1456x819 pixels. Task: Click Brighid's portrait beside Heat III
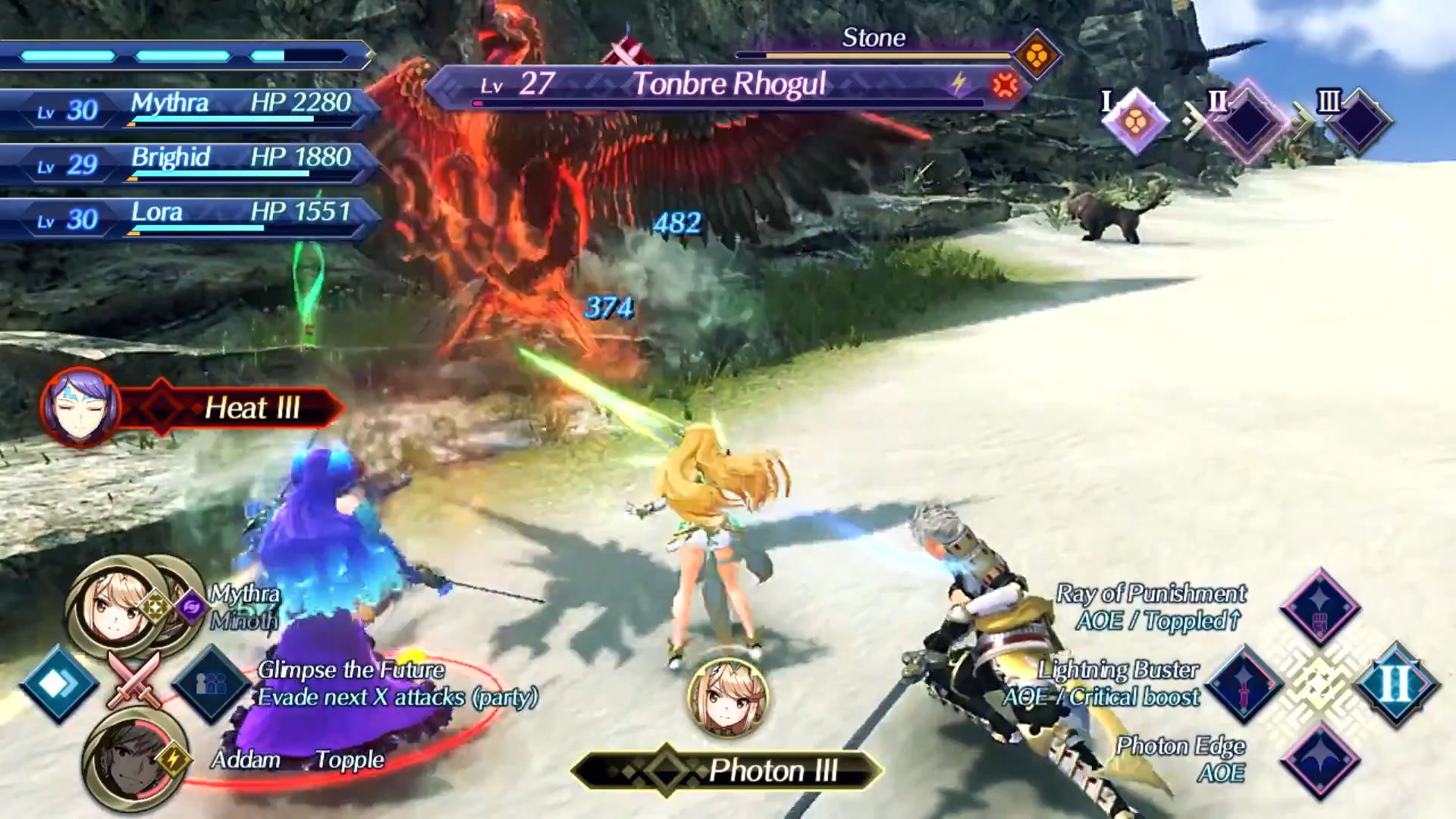pos(80,406)
